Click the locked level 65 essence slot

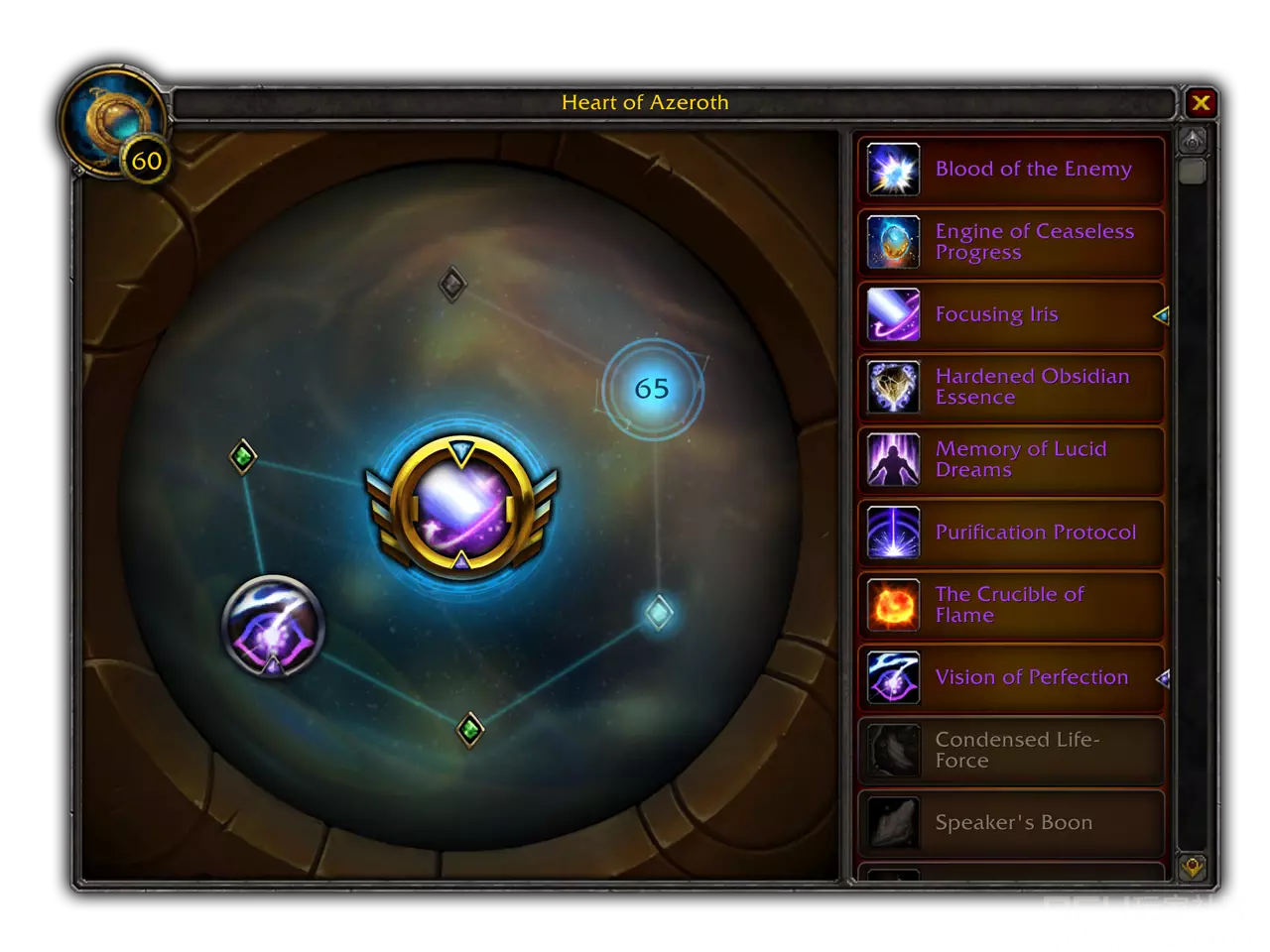click(652, 389)
